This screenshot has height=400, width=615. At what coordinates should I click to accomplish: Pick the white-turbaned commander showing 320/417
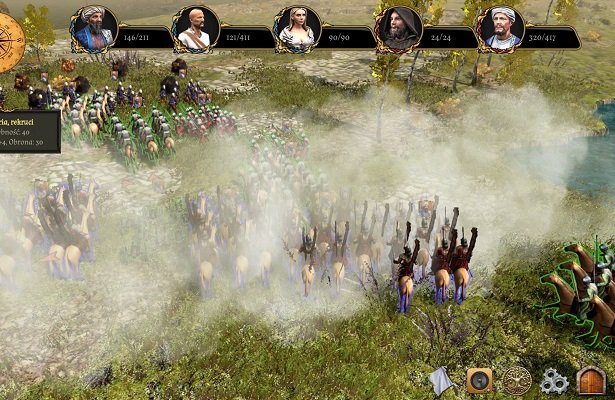(x=501, y=30)
